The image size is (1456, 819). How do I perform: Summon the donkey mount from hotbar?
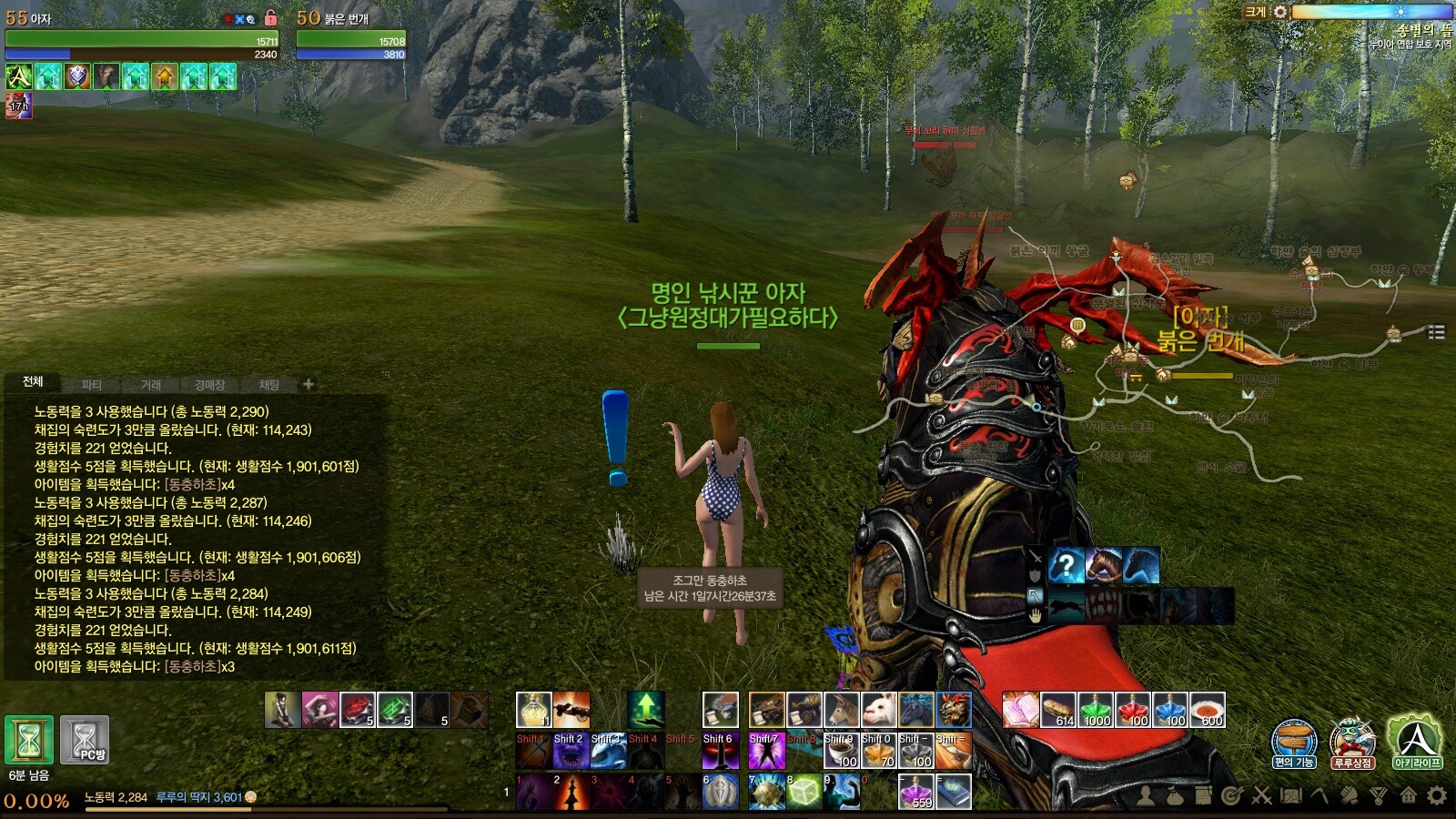tap(842, 710)
